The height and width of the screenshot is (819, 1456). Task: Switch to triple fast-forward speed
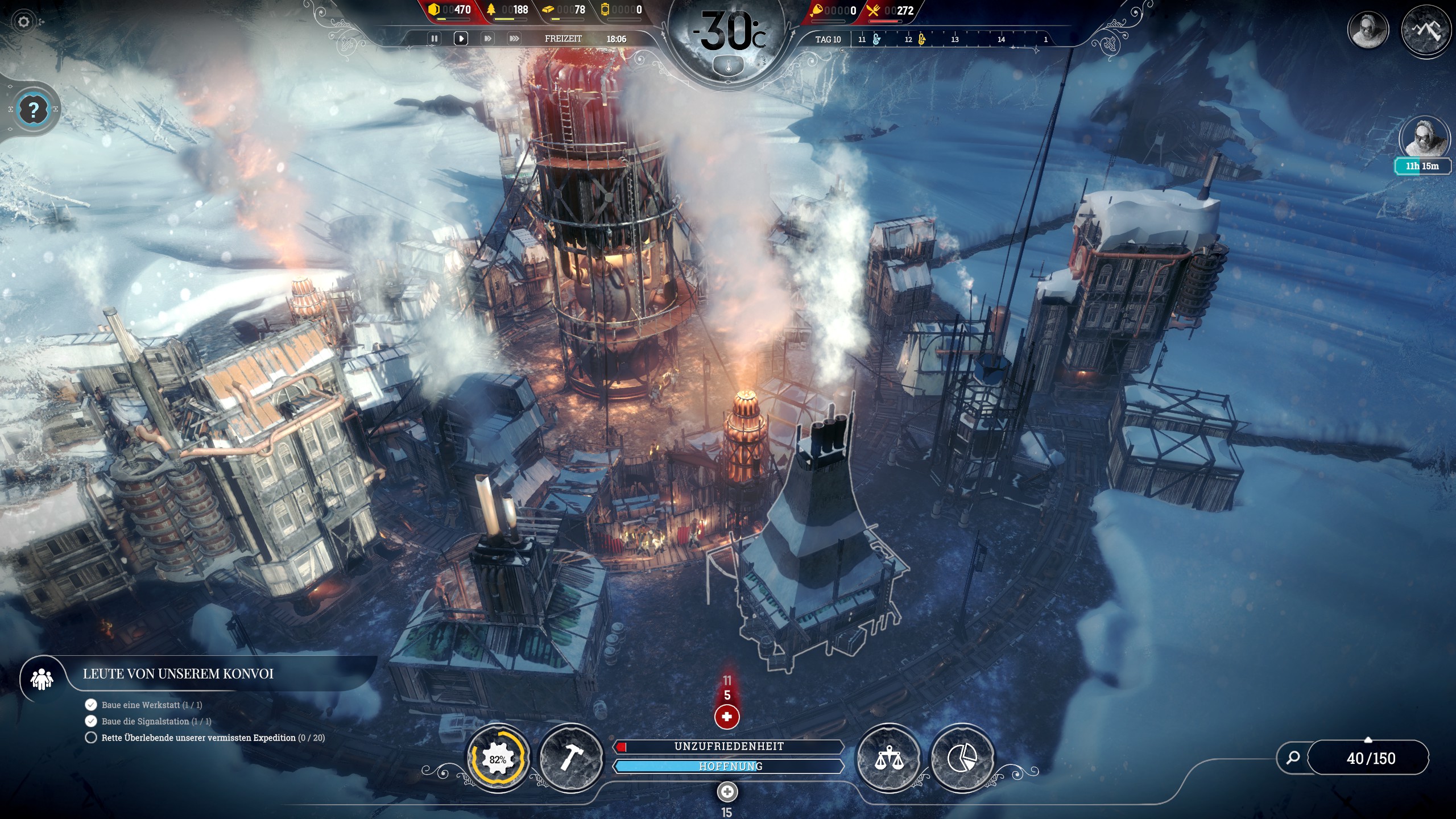pyautogui.click(x=514, y=39)
